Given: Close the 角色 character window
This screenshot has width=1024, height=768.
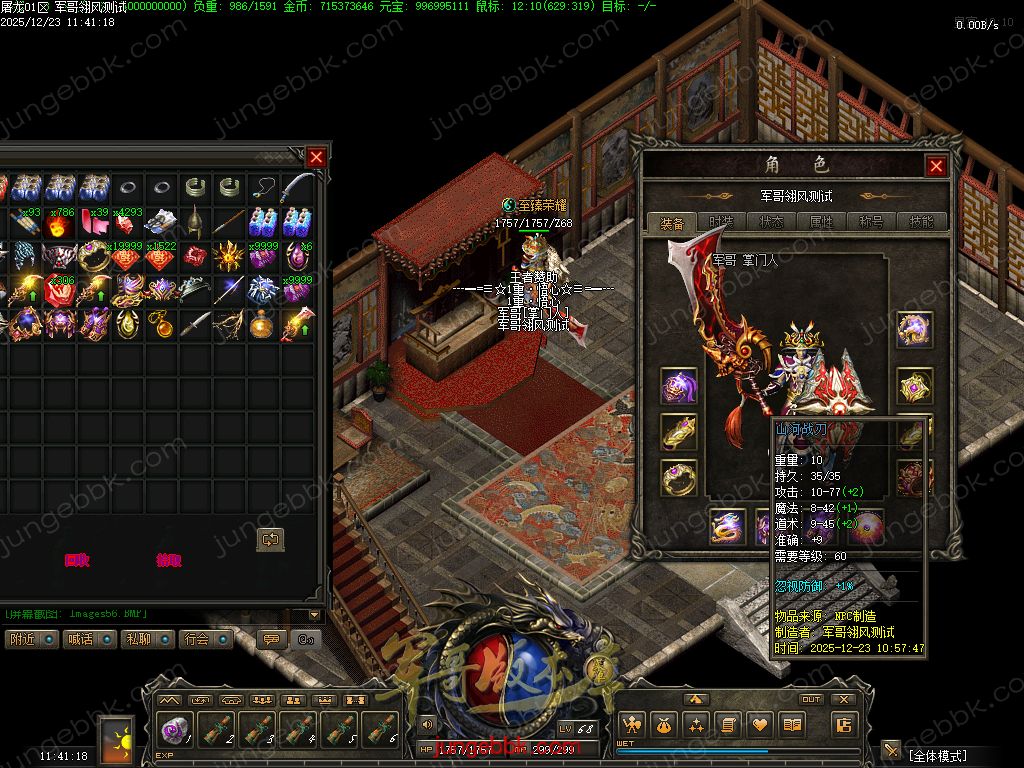Looking at the screenshot, I should [x=936, y=166].
